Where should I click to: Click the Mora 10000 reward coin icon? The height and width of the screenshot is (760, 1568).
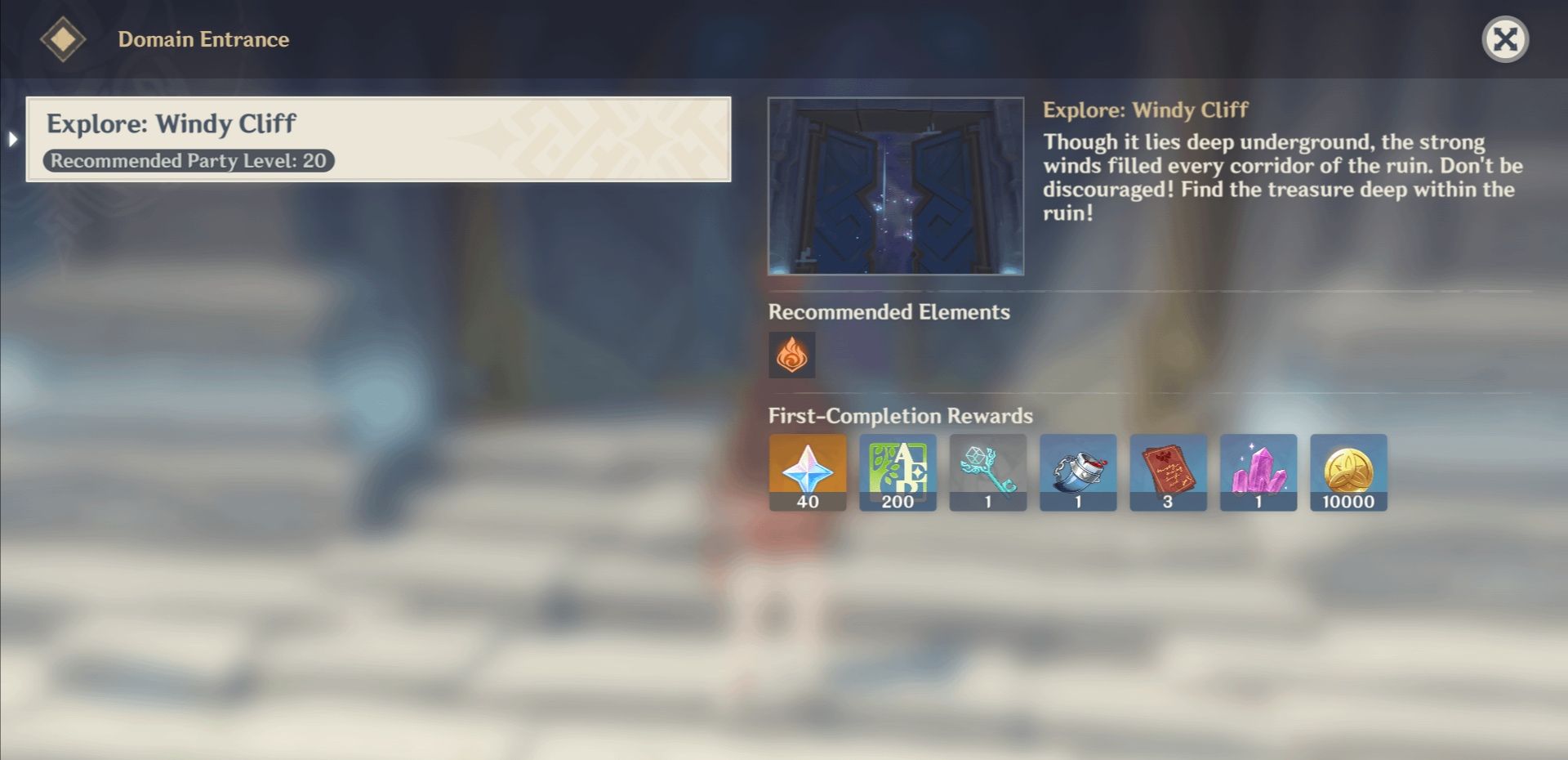[1348, 472]
